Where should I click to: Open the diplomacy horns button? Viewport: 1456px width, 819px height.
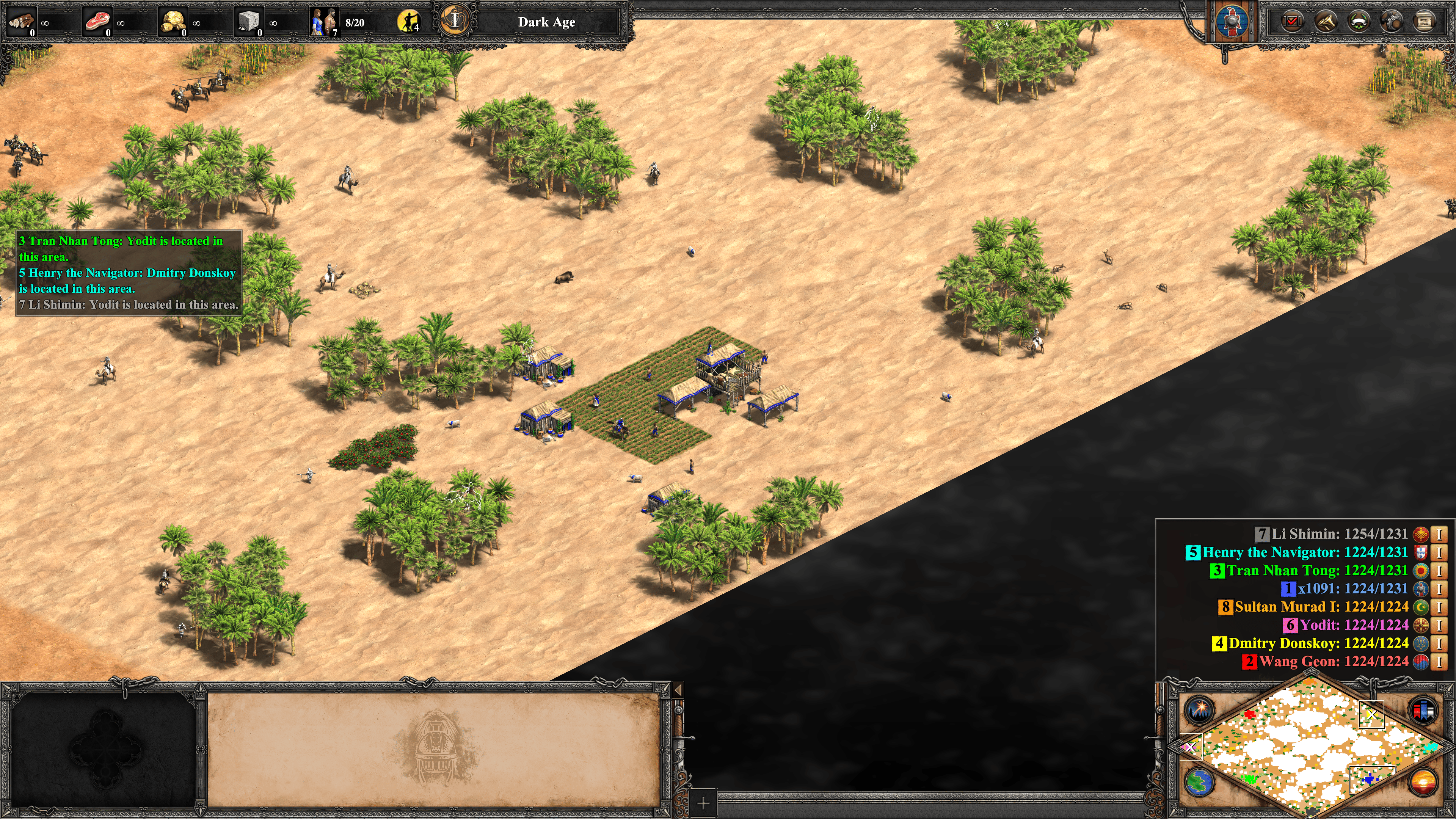coord(1326,22)
